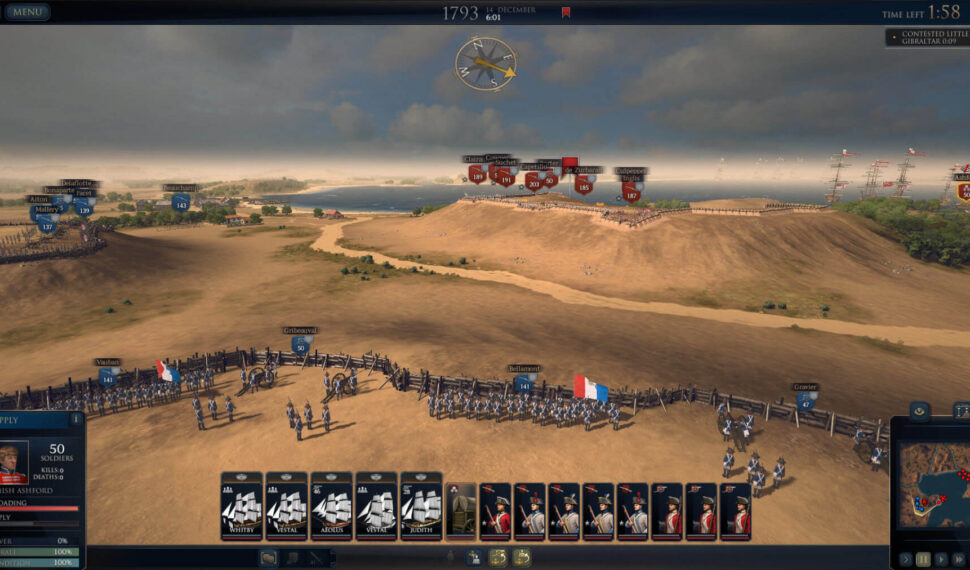Click the compass at top of screen
Viewport: 970px width, 570px height.
[485, 63]
